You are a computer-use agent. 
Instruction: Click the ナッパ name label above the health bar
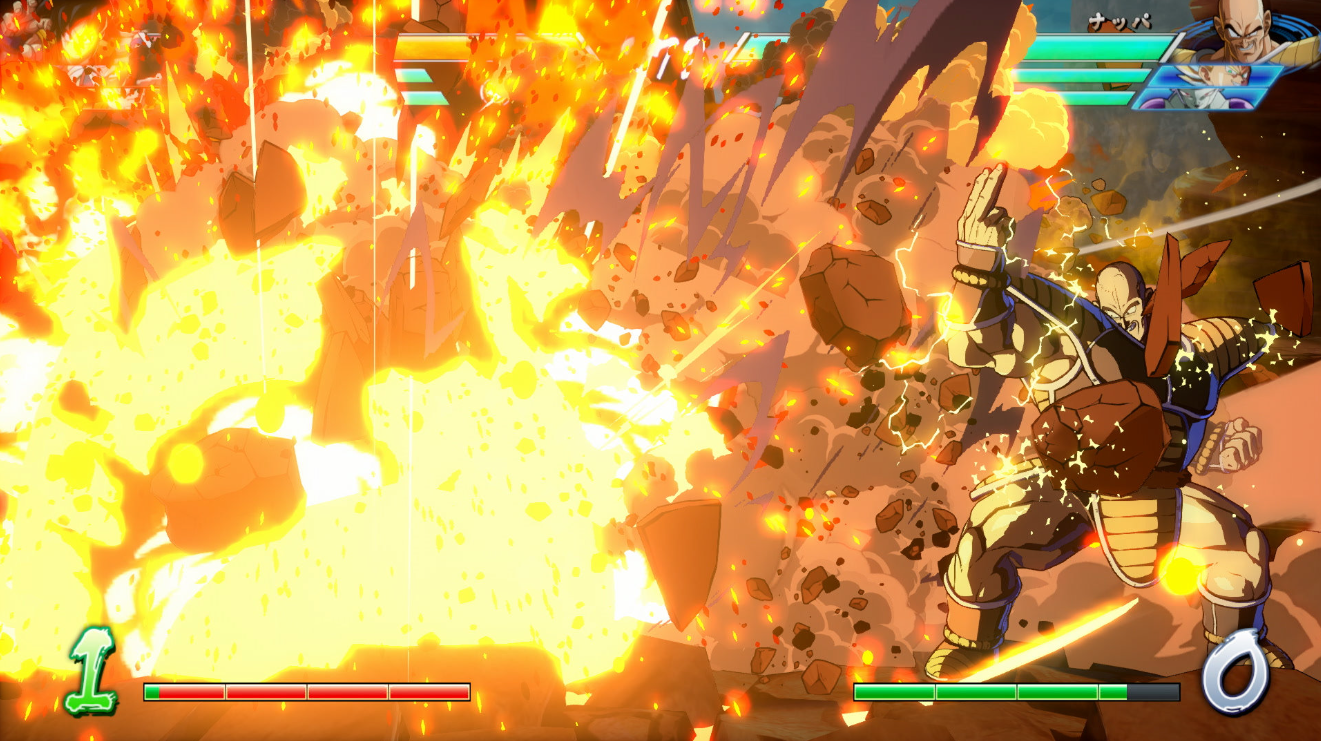pos(1120,20)
